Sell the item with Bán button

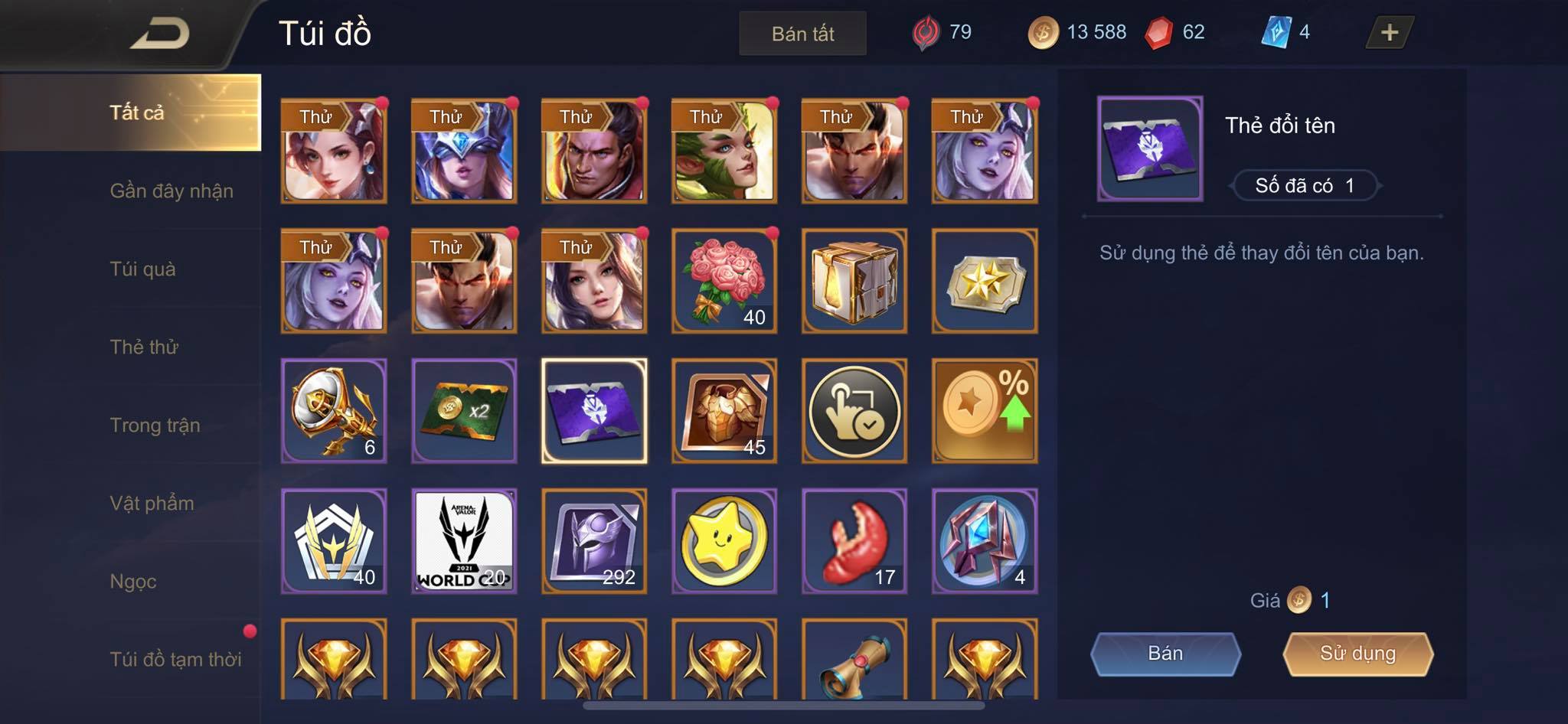pyautogui.click(x=1165, y=654)
